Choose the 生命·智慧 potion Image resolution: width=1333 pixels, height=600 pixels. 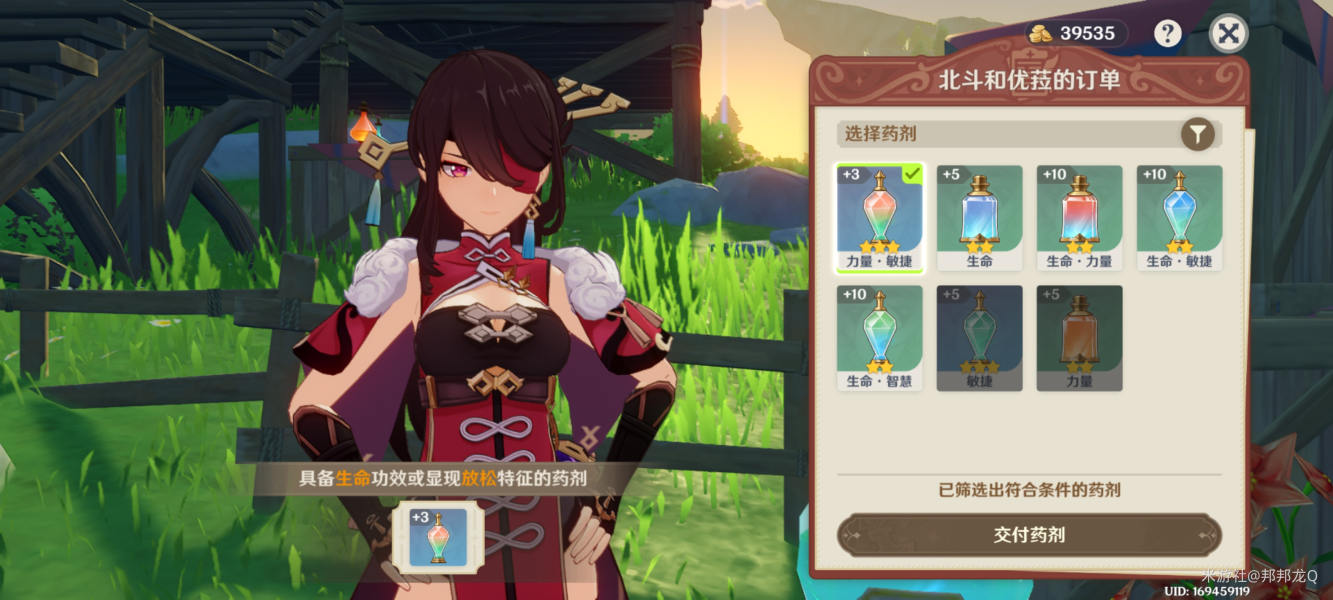pos(879,337)
